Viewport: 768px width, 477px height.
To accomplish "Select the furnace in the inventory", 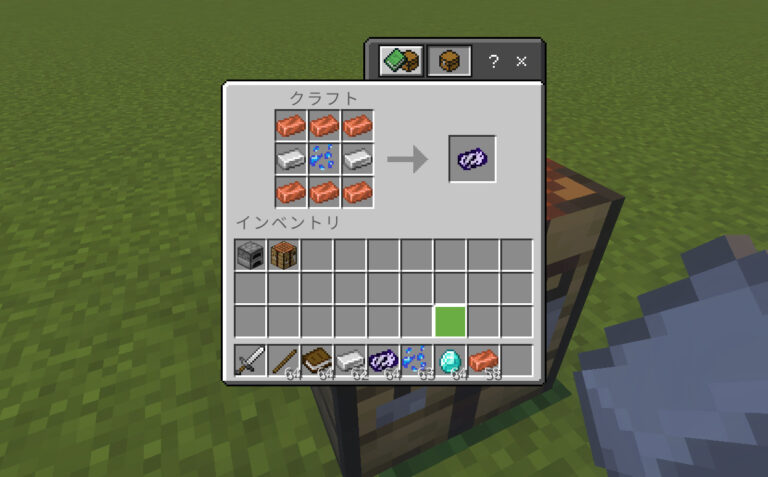I will (x=250, y=255).
